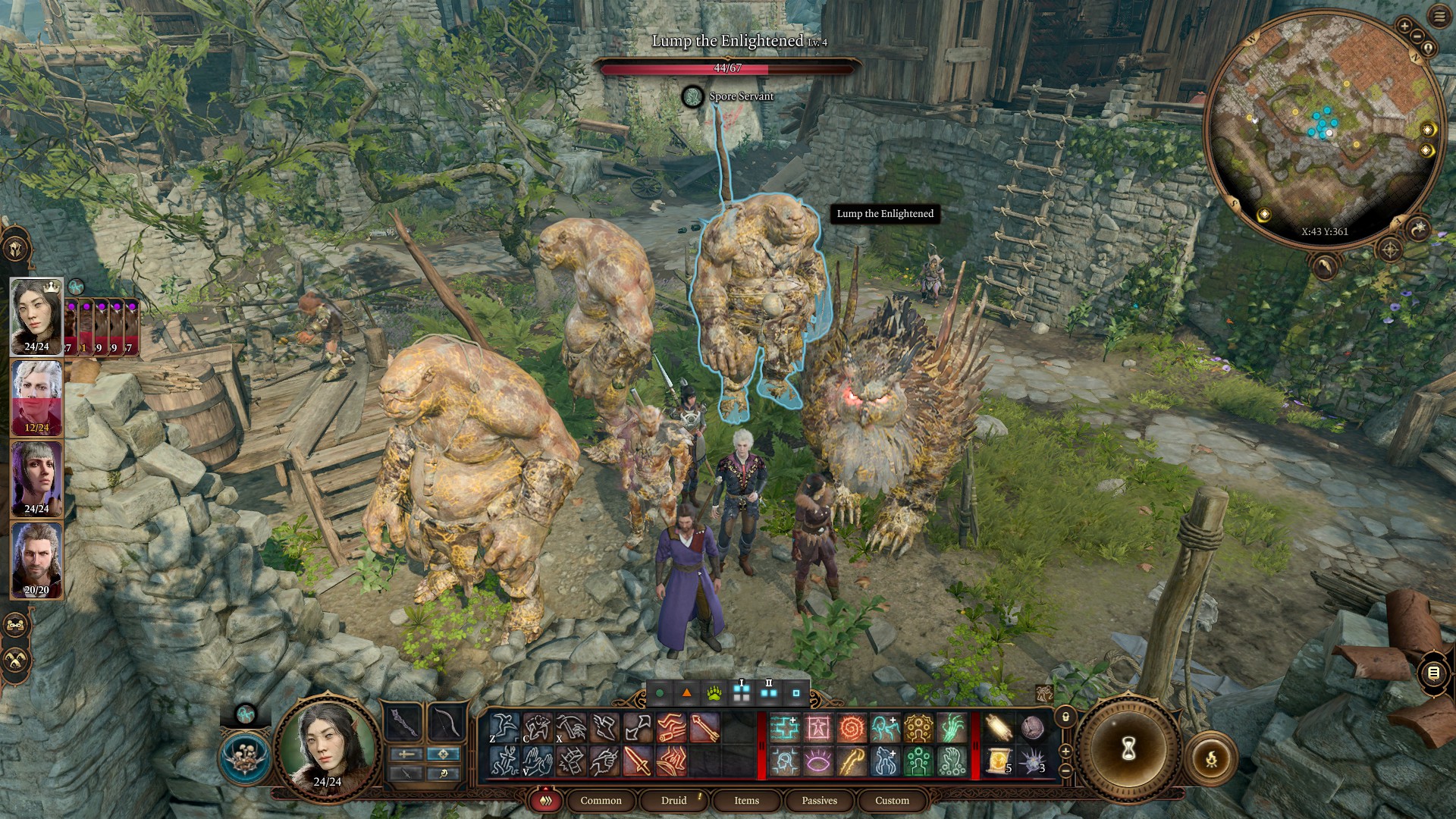This screenshot has height=819, width=1456.
Task: Switch to the Common hotbar tab
Action: (601, 800)
